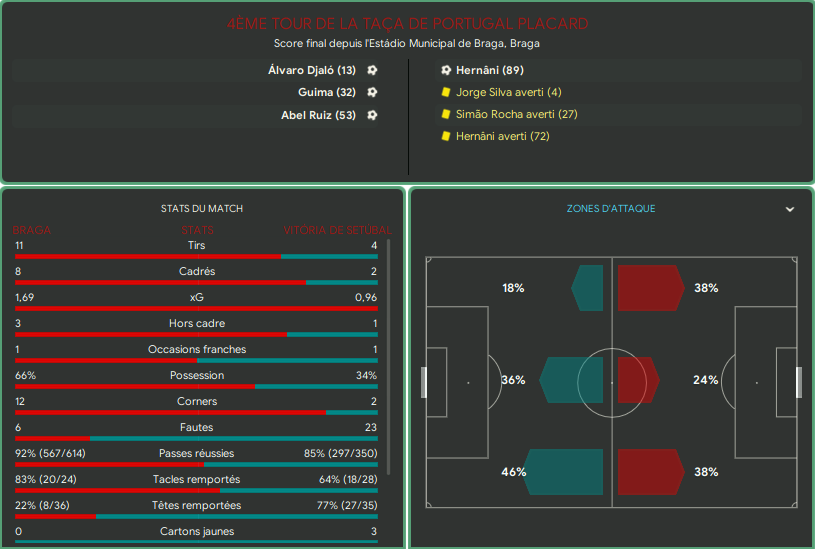Select goal scorer Álvaro Djaló (13)

(311, 70)
